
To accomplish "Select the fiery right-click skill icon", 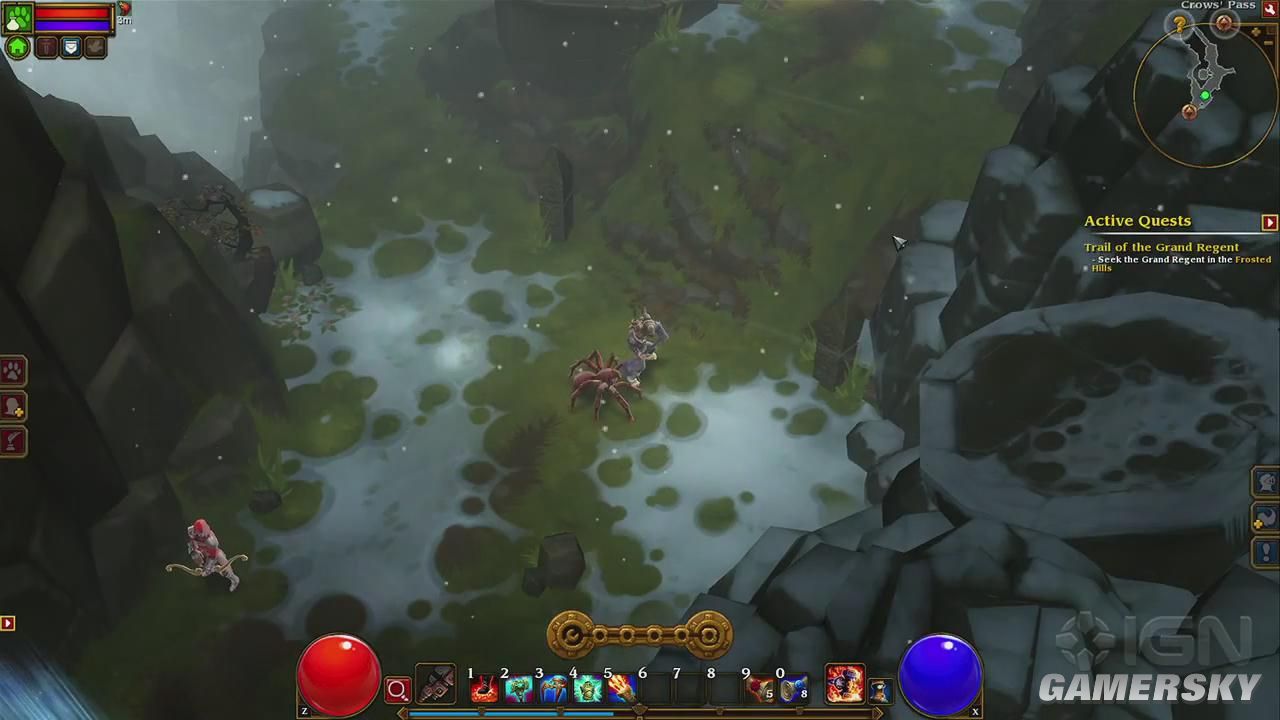I will click(x=844, y=684).
